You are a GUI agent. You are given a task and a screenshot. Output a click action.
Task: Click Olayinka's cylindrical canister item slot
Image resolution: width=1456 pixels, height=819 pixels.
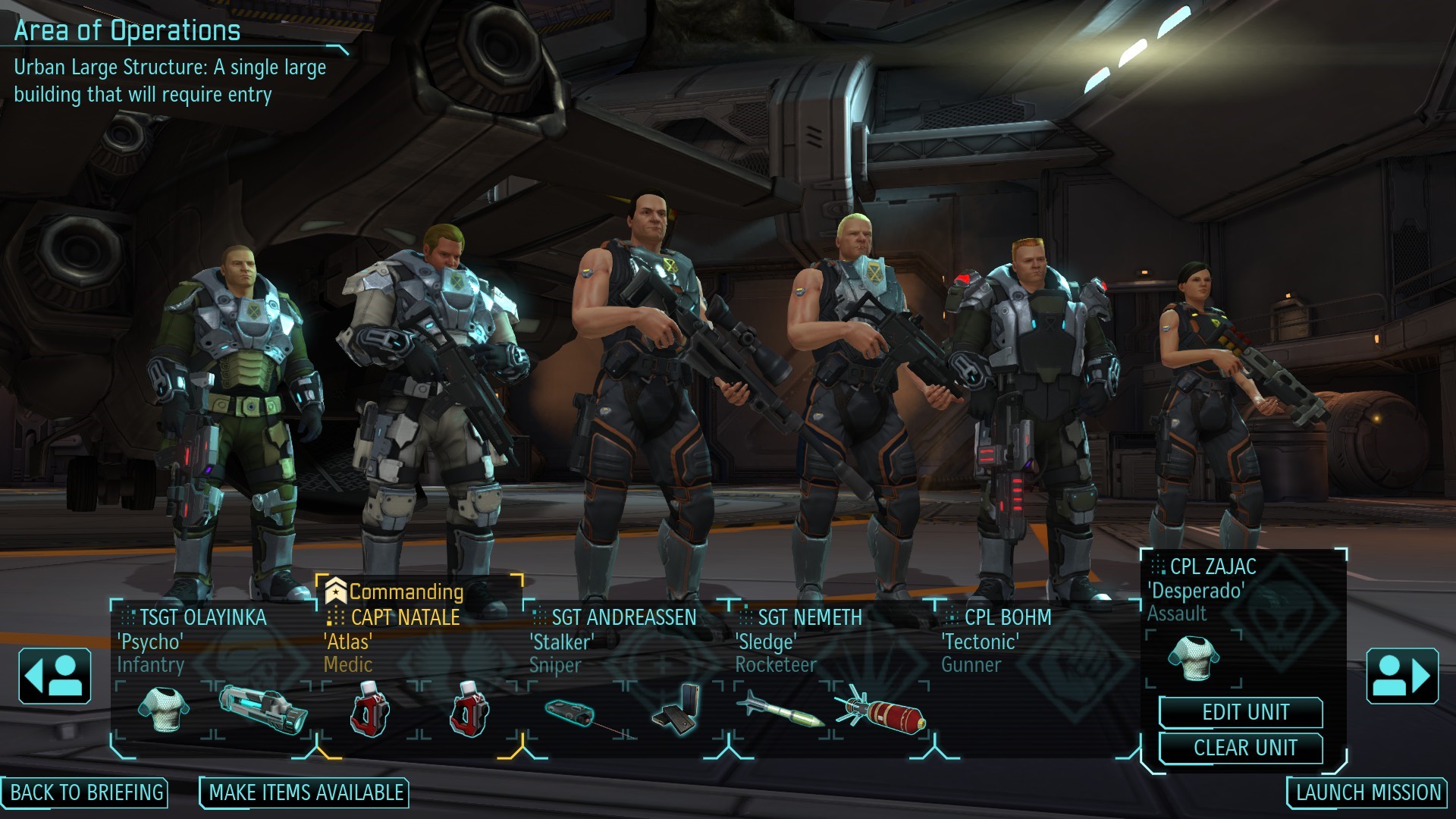pyautogui.click(x=263, y=709)
